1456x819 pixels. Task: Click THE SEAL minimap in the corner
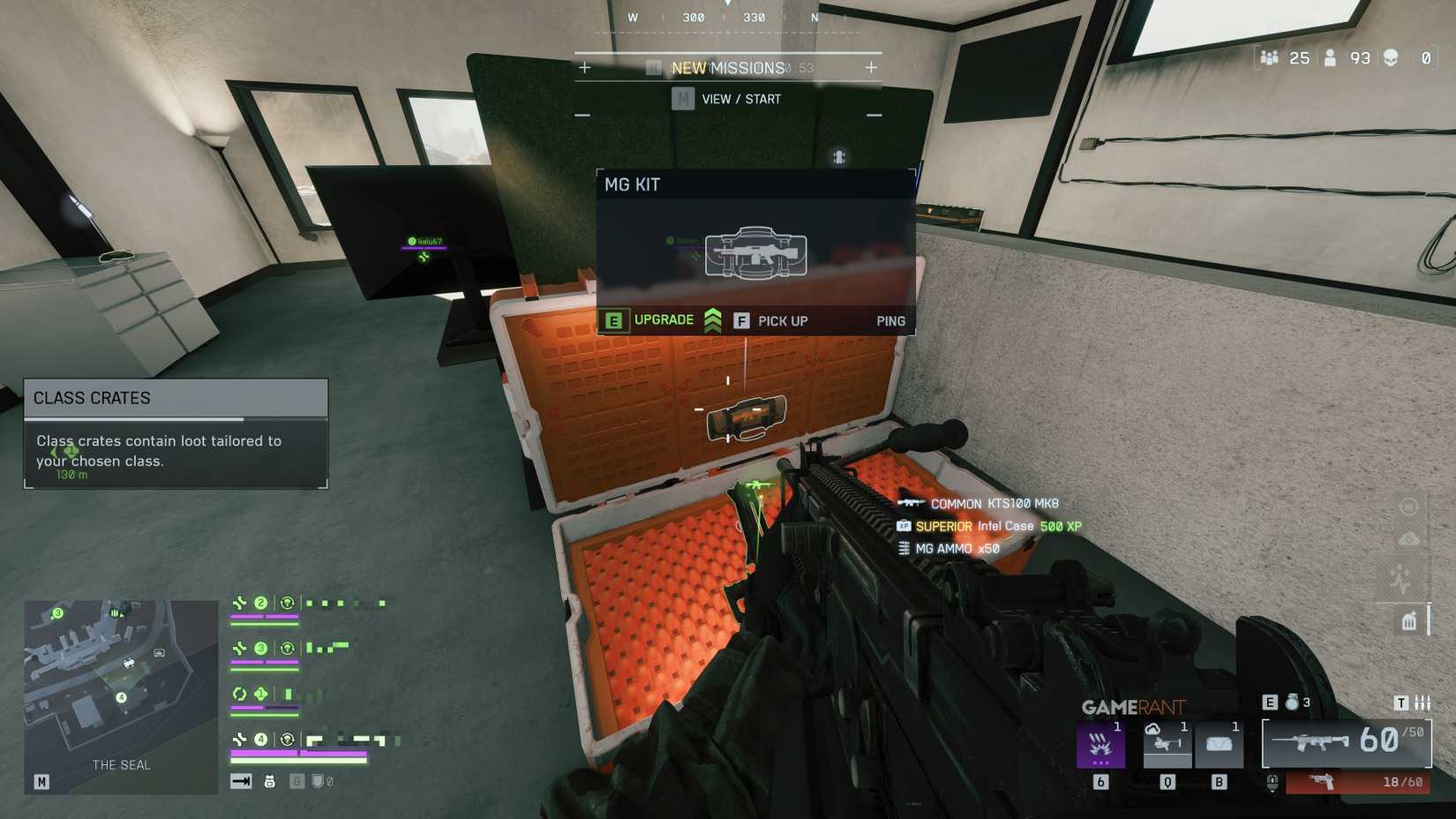click(x=119, y=693)
